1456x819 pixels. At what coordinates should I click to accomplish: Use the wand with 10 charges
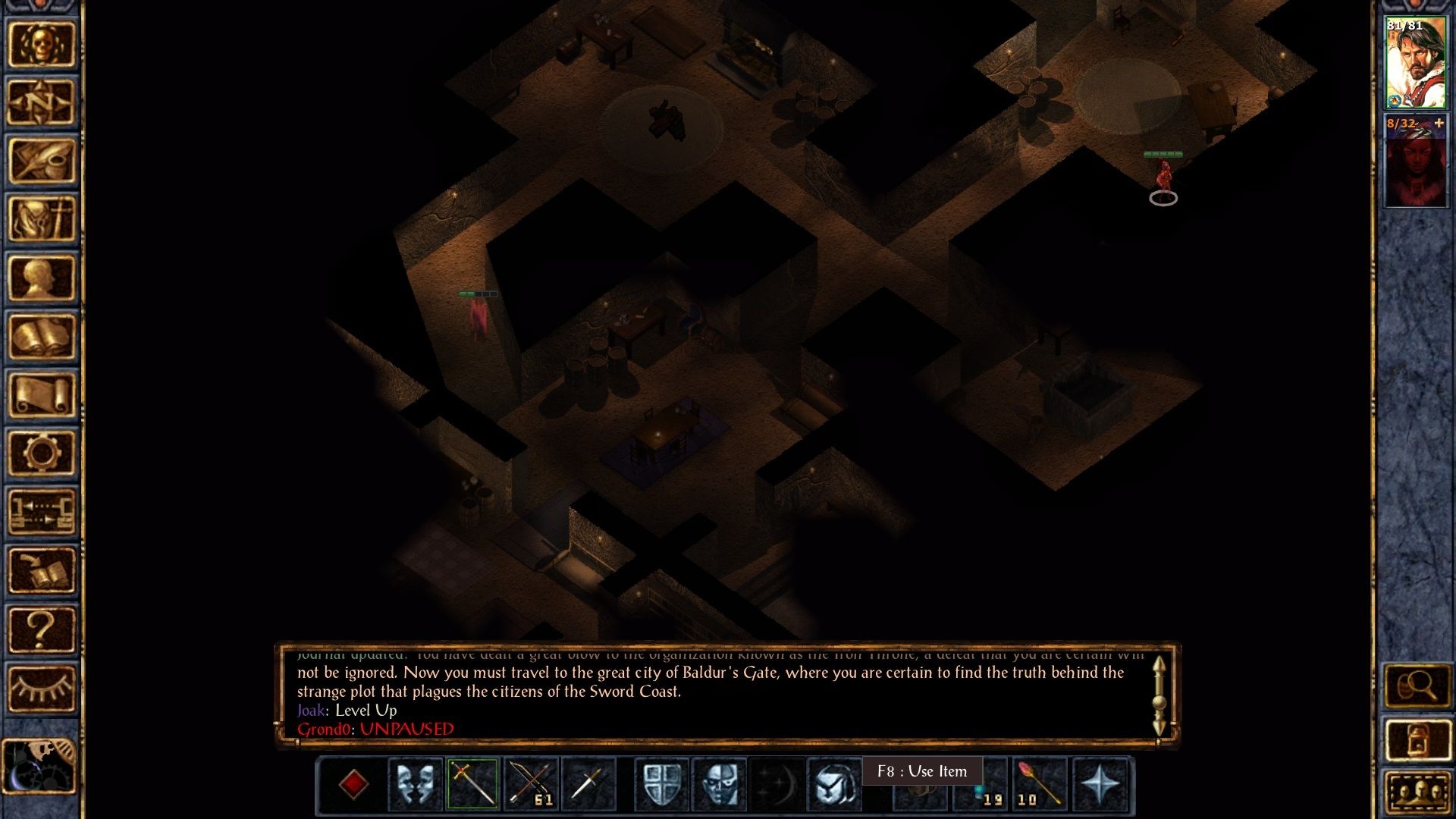pyautogui.click(x=1040, y=783)
